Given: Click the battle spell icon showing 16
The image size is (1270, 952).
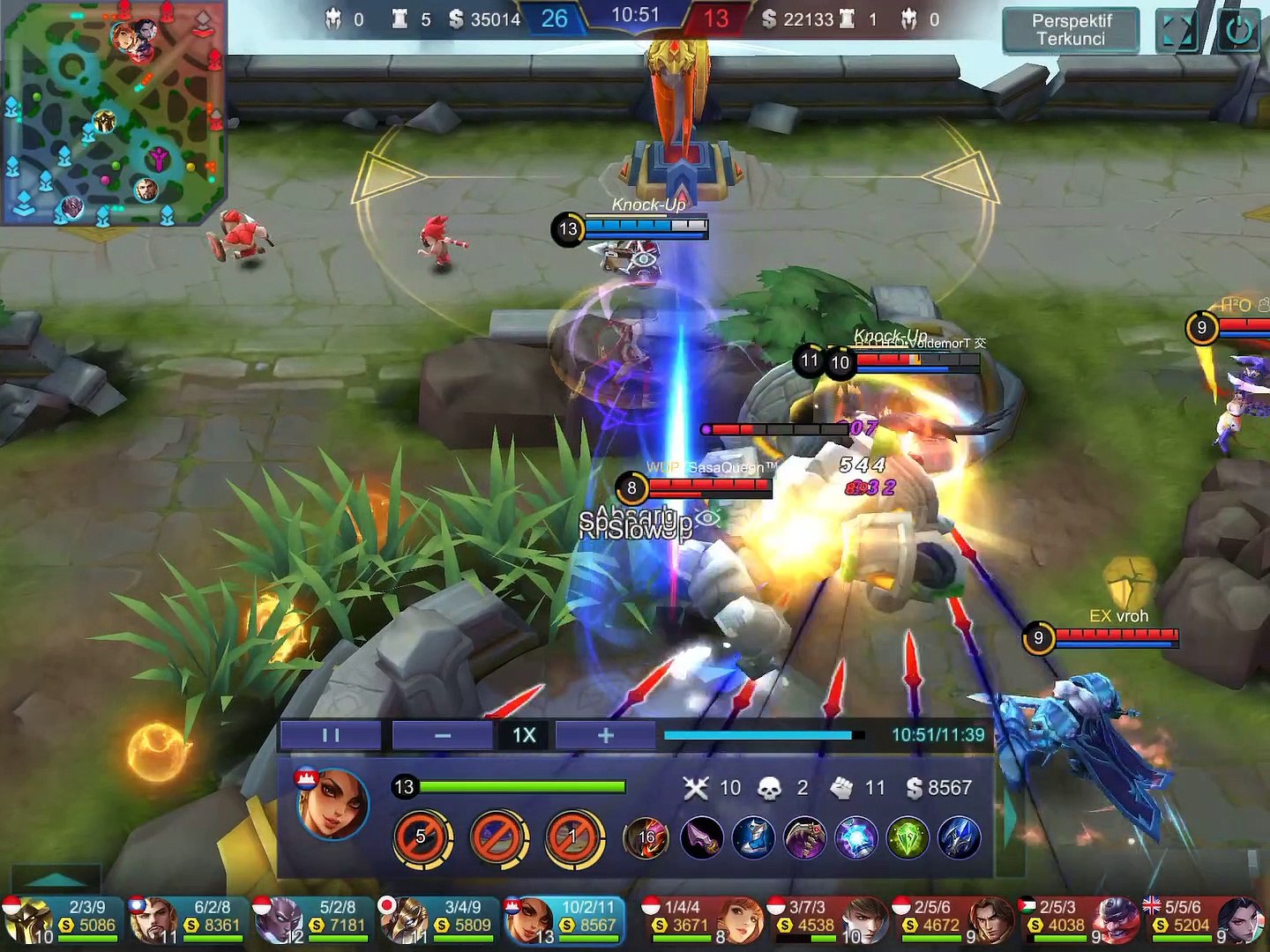Looking at the screenshot, I should [x=646, y=838].
